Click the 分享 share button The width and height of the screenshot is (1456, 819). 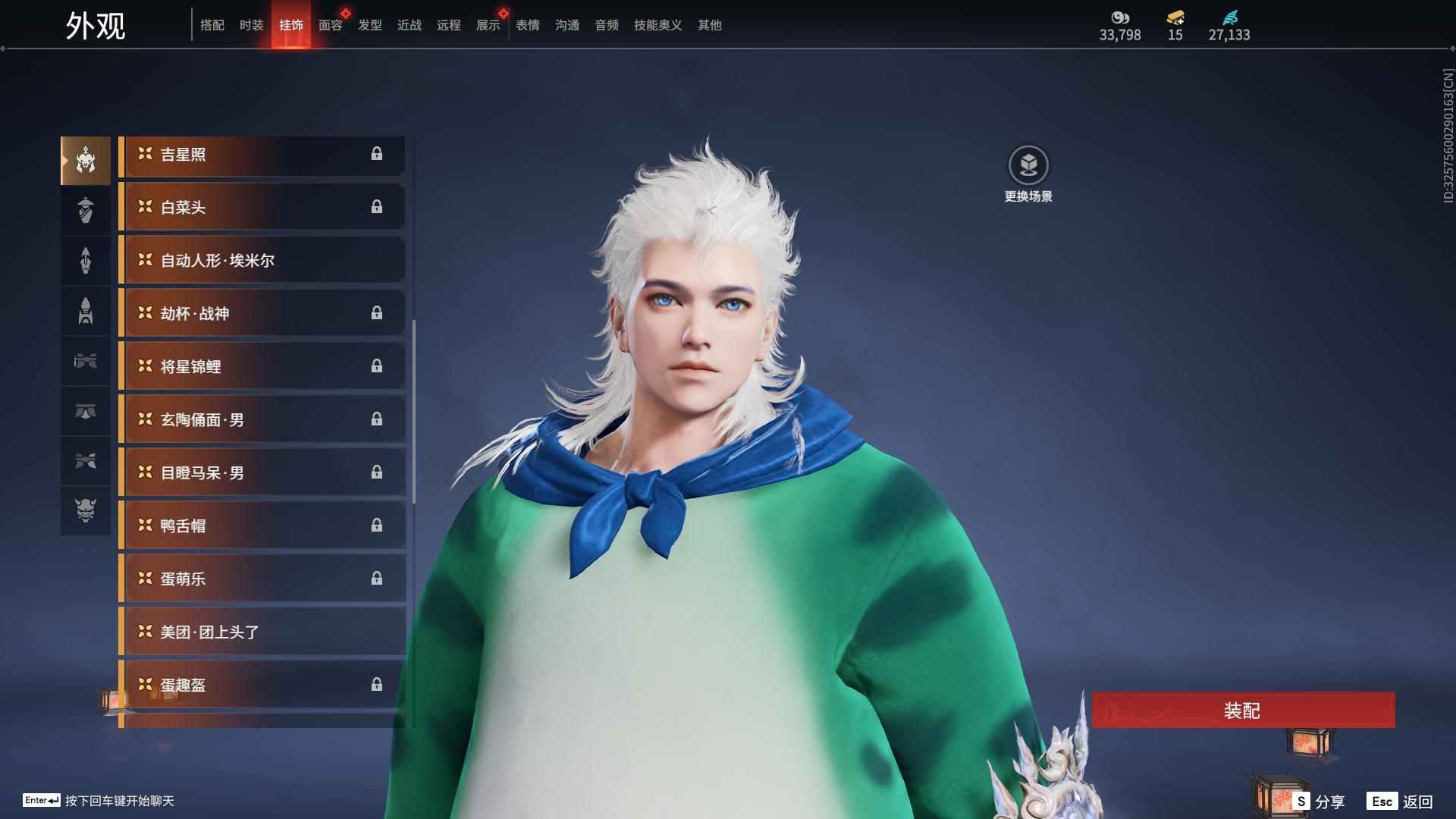tap(1320, 801)
